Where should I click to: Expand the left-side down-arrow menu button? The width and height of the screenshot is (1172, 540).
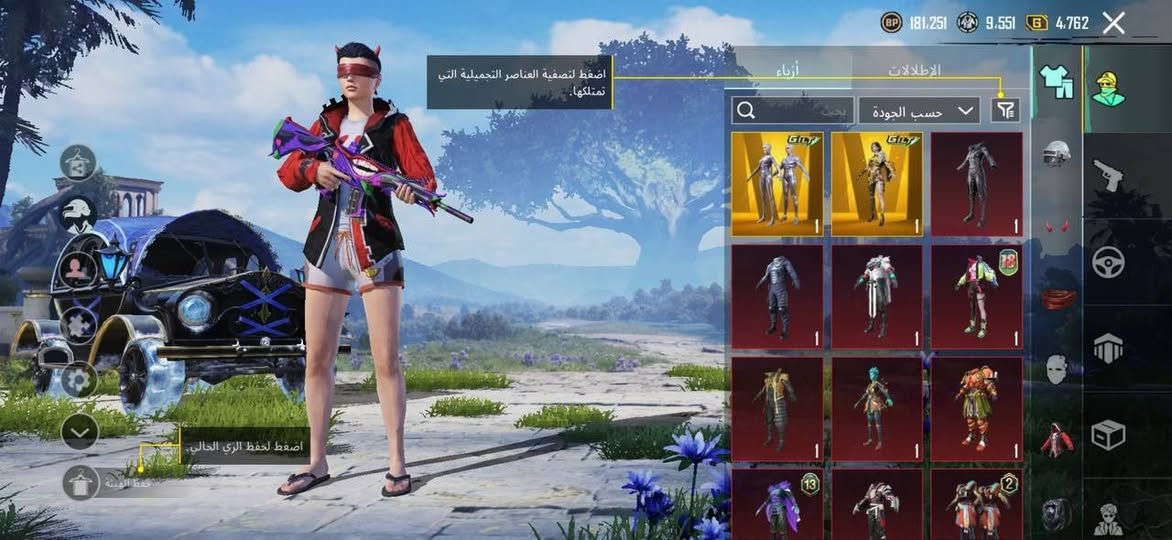pos(79,431)
